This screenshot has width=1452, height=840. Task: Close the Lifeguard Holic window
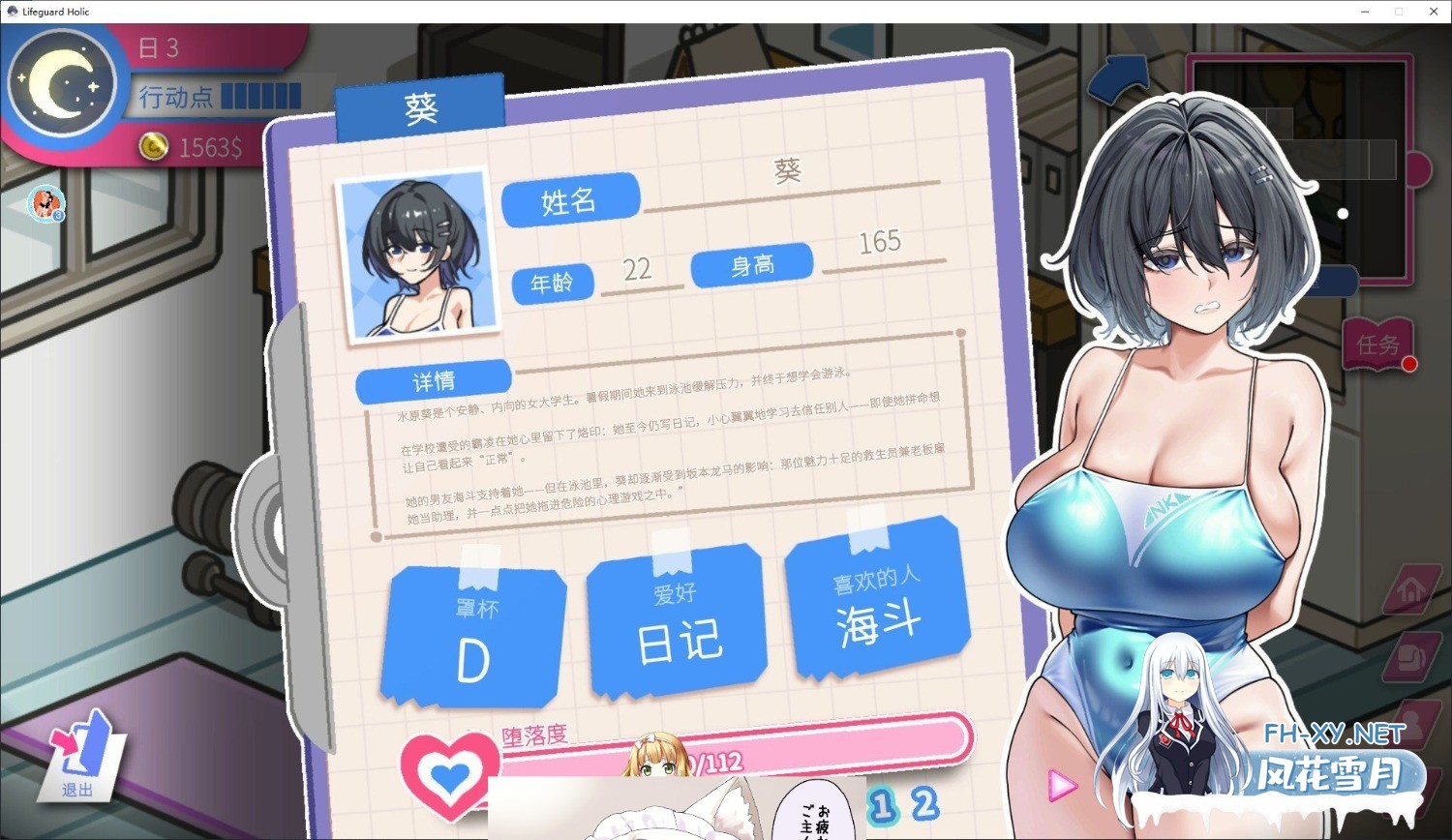1434,12
